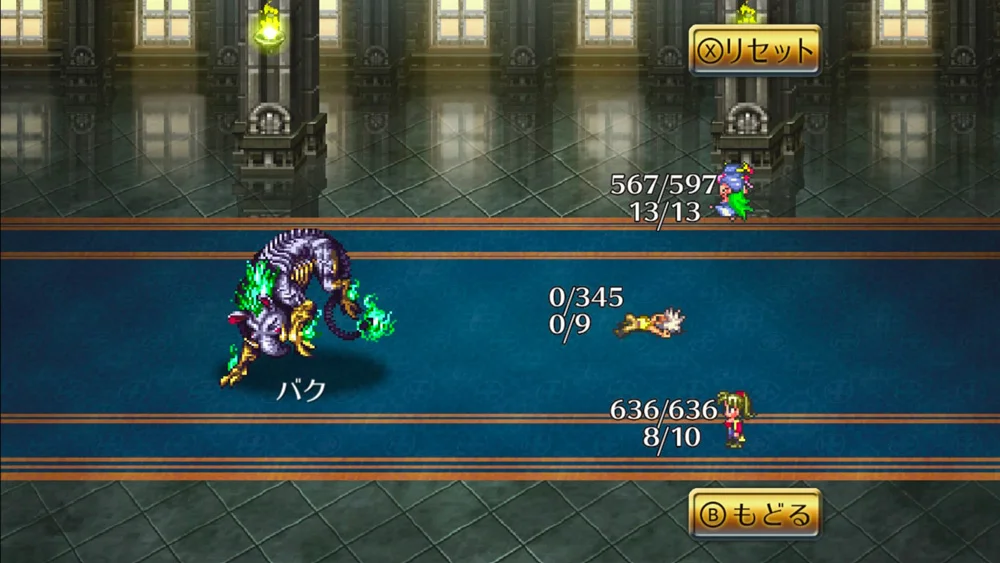1000x563 pixels.
Task: Select the もどる (Back) button
Action: (x=755, y=514)
